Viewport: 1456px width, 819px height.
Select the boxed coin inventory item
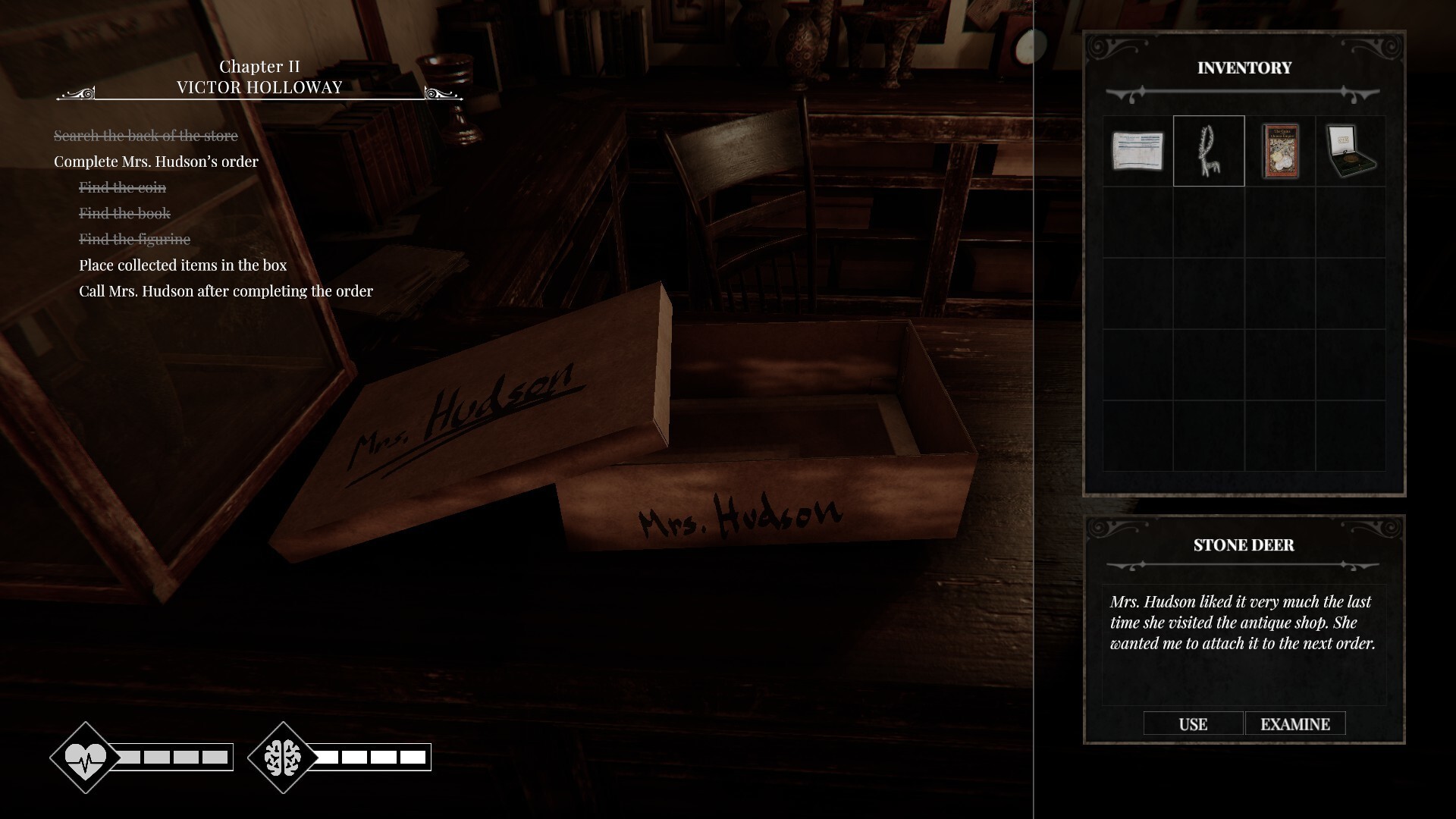click(1353, 151)
